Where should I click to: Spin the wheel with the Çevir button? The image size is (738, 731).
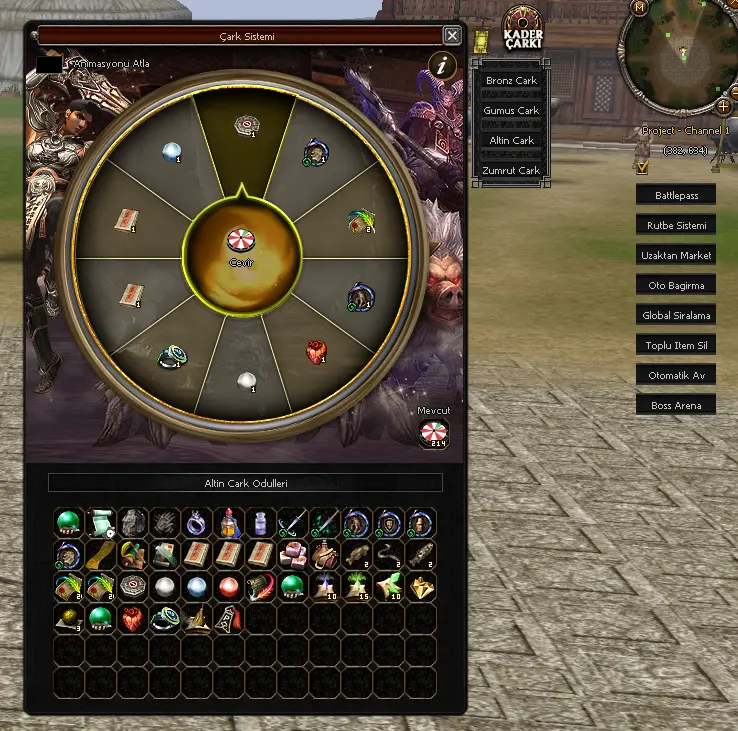[242, 243]
